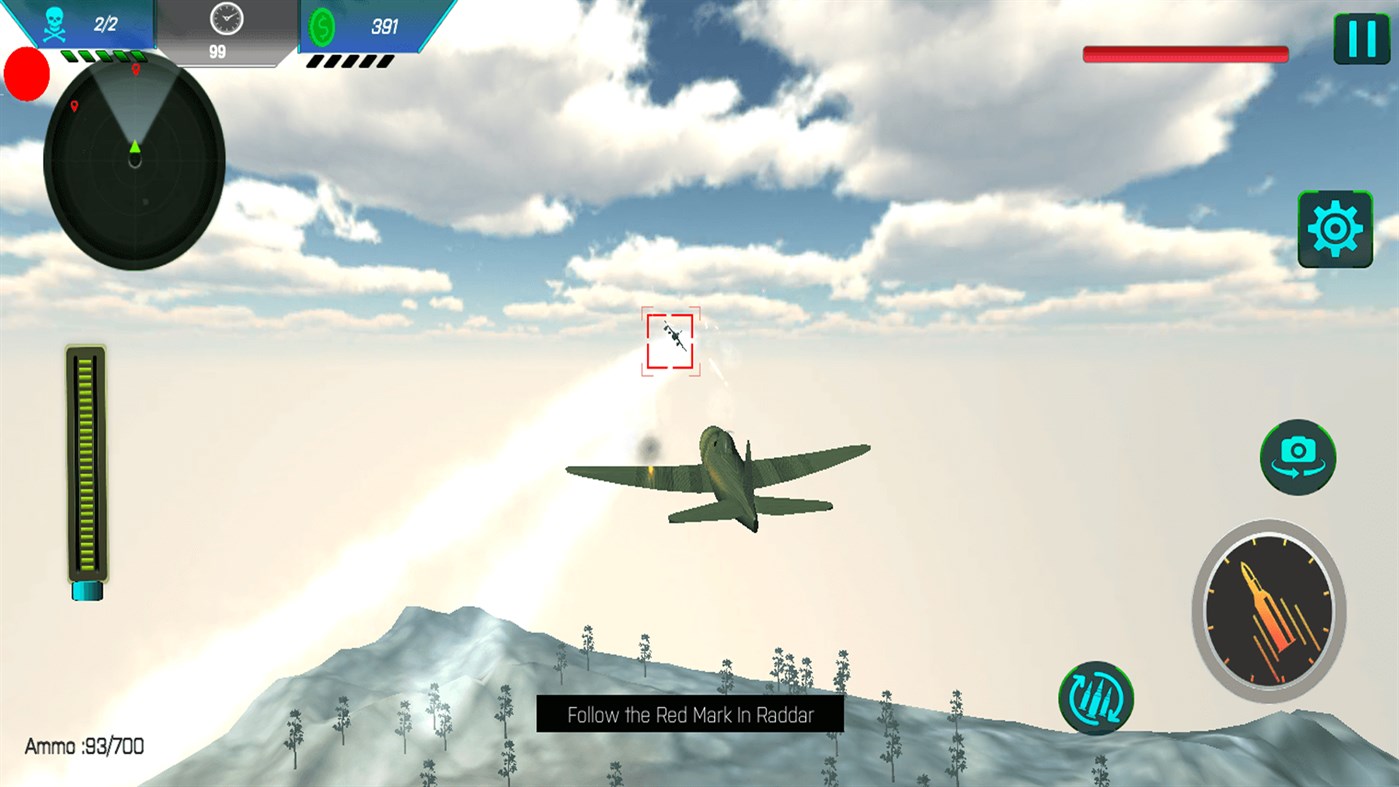The image size is (1399, 787).
Task: Dismiss the Follow the Red Mark message
Action: tap(690, 713)
